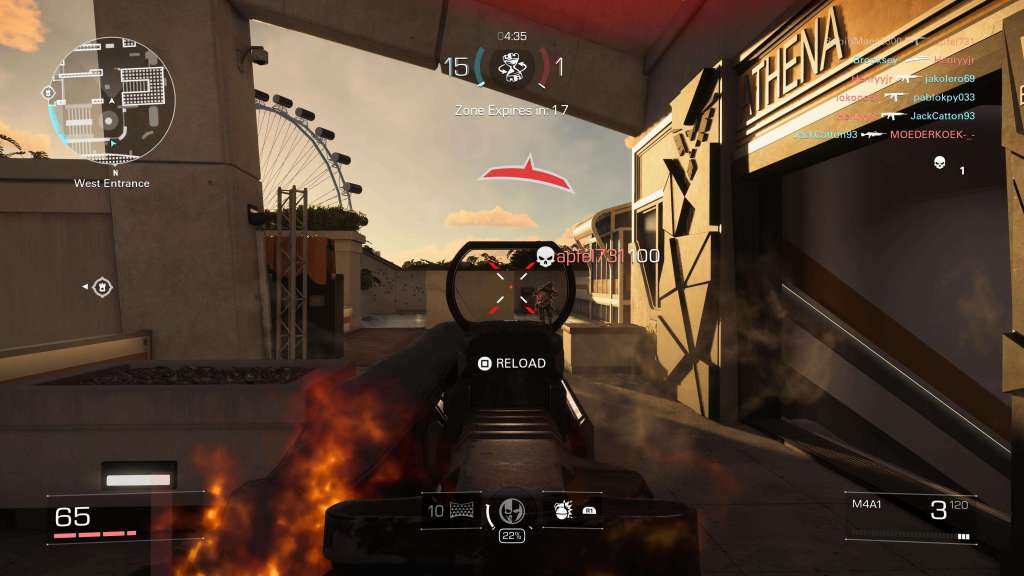
Task: Select the grenade equipment icon
Action: pos(562,511)
